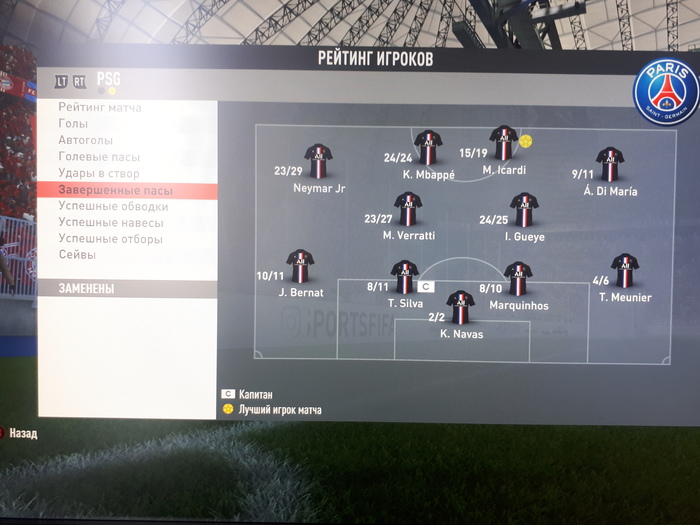View the Успешные навесы stats

110,223
